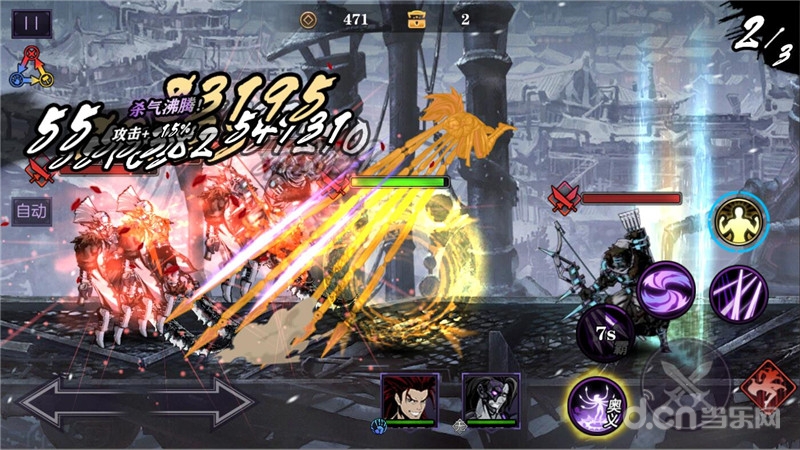
Task: Pause the battle
Action: click(x=32, y=23)
